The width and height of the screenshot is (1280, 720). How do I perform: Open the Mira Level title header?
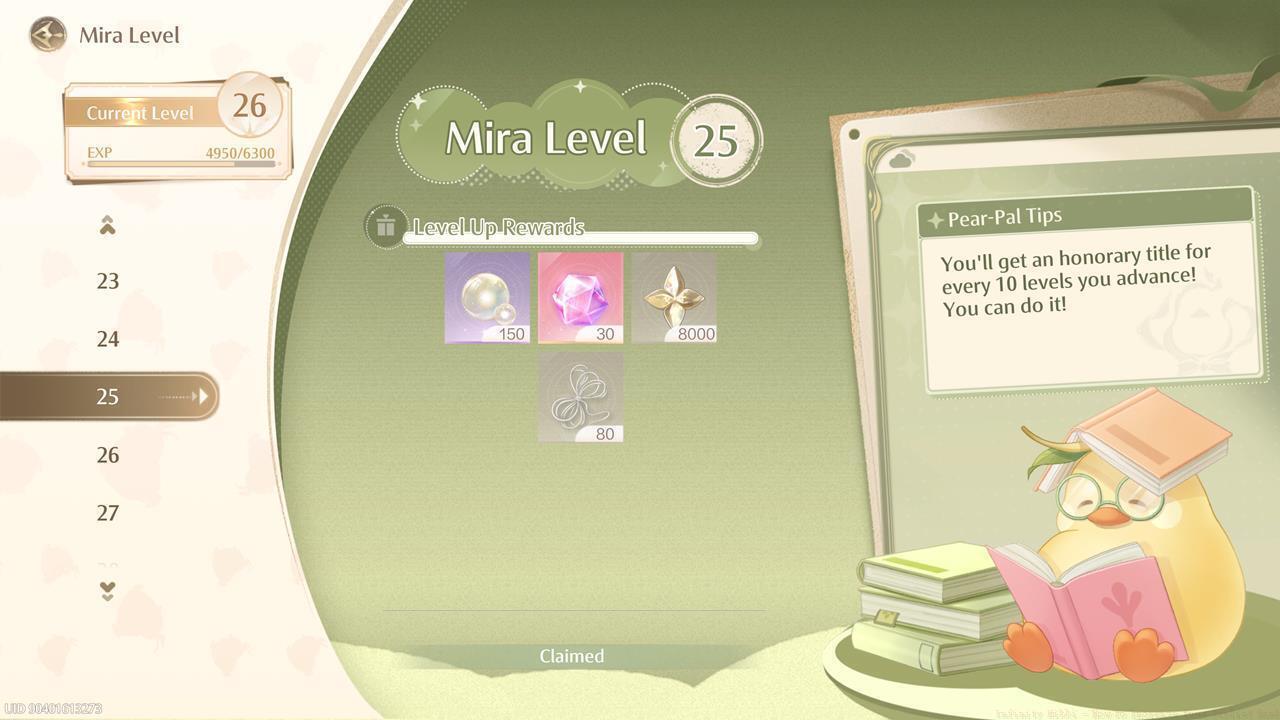131,35
